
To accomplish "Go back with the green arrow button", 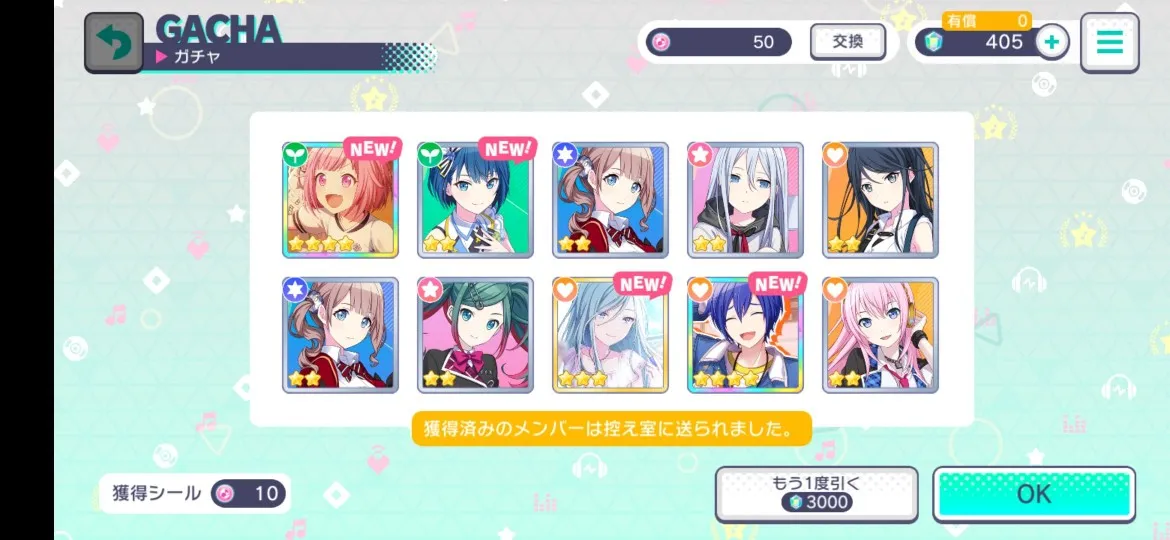I will pos(113,42).
